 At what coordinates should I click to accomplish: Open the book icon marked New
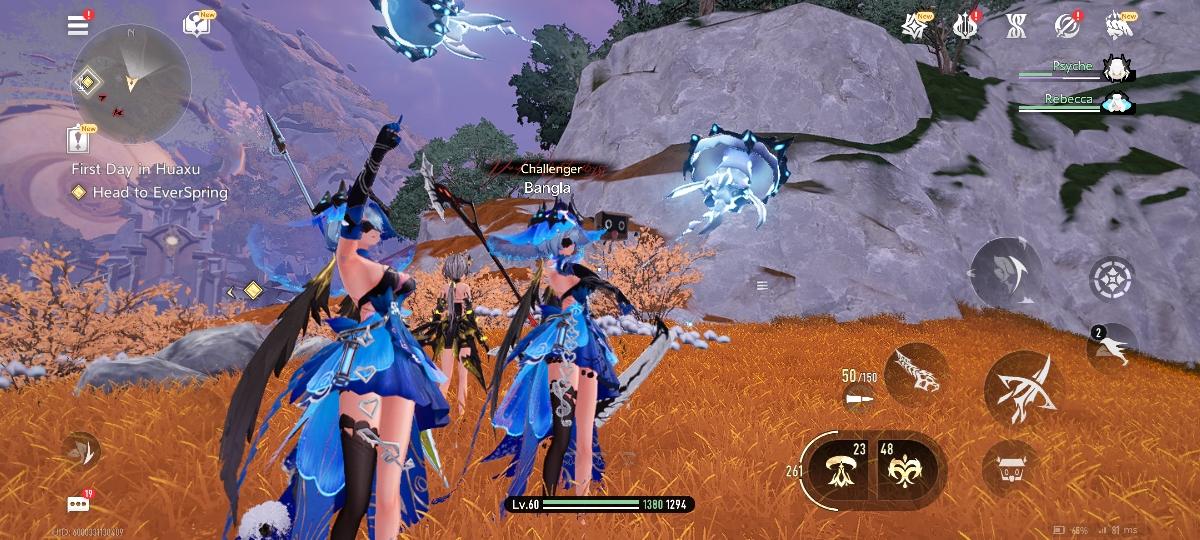tap(196, 25)
